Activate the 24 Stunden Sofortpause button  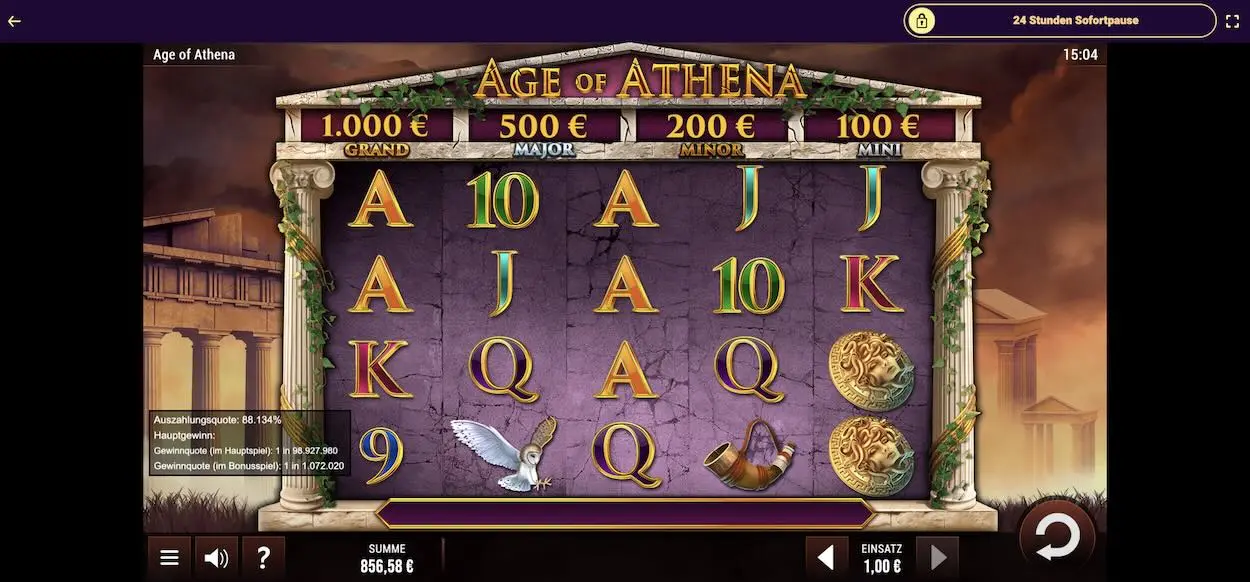click(x=1060, y=20)
